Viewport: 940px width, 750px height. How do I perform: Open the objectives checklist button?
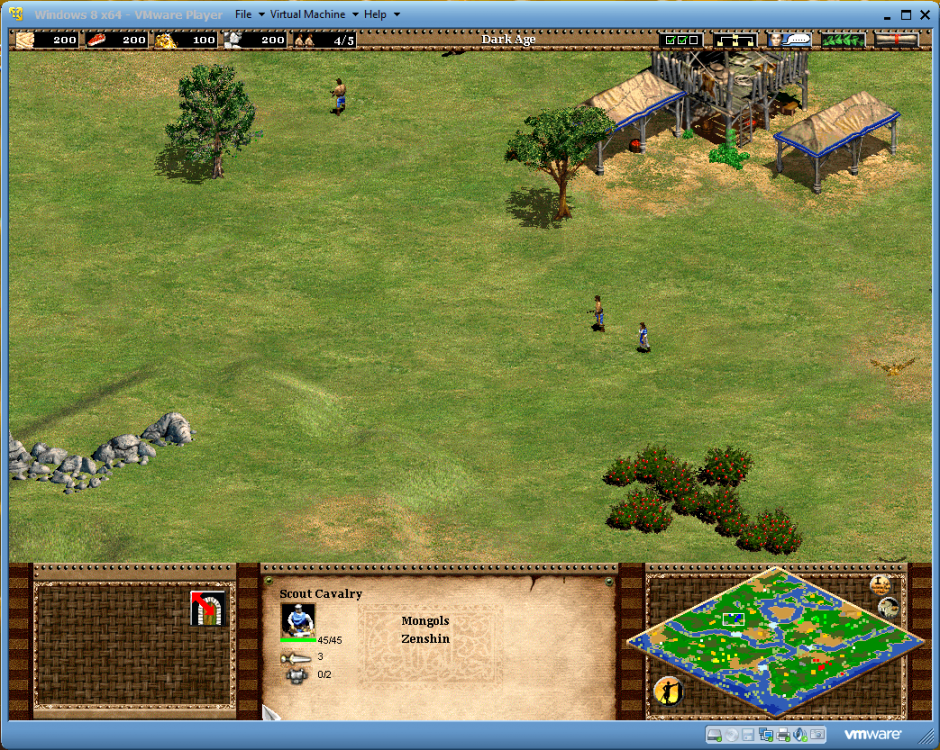tap(682, 40)
